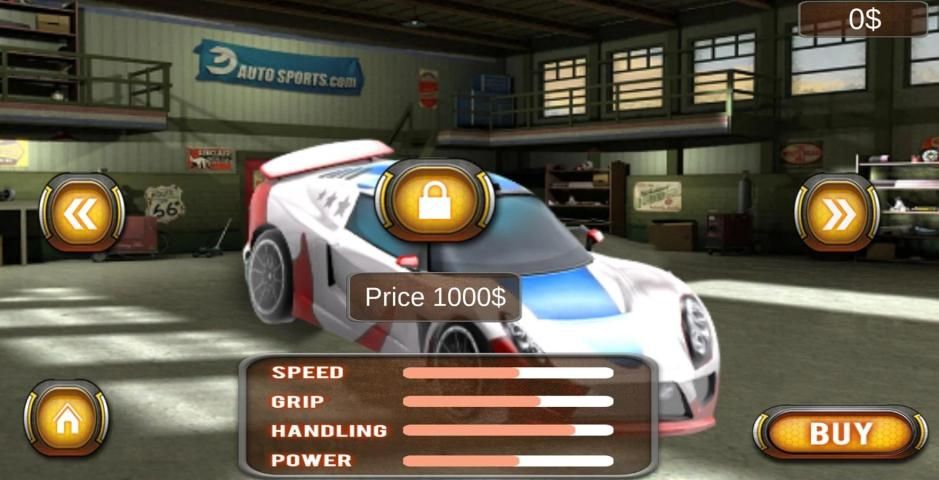The image size is (939, 480).
Task: Go to the next car with right arrows
Action: coord(837,213)
